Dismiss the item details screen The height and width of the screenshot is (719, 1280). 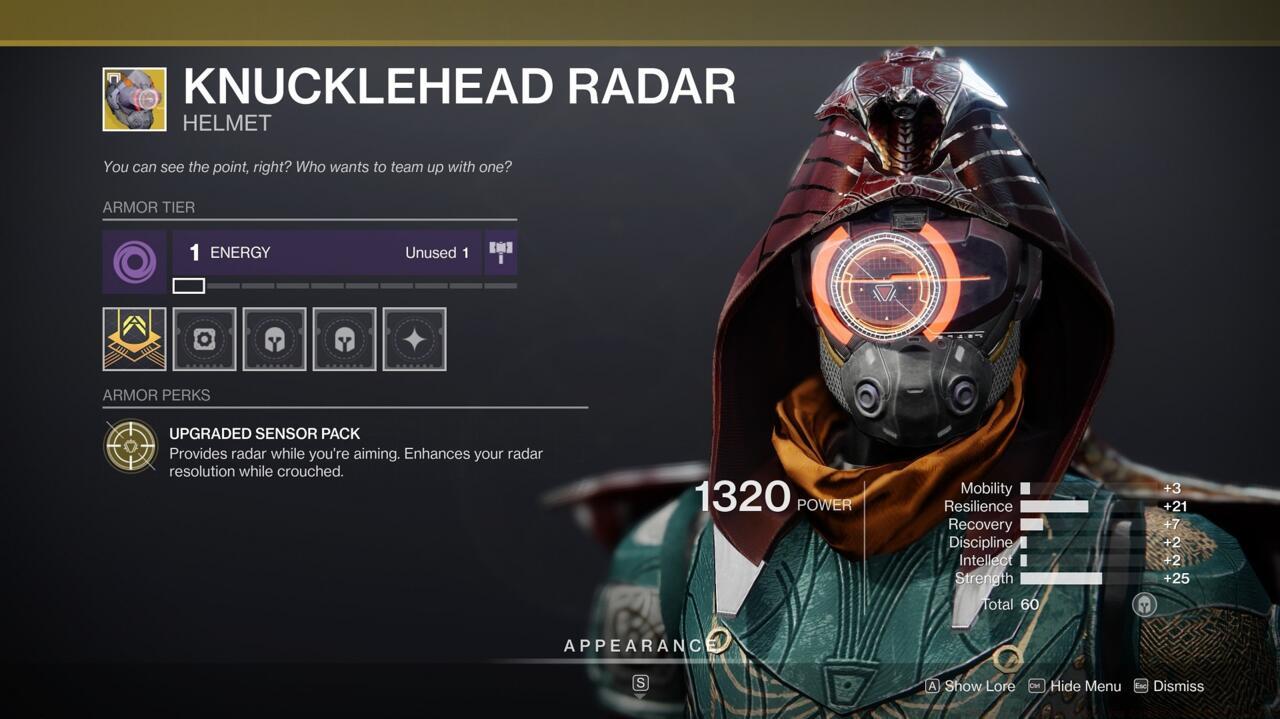coord(1168,686)
